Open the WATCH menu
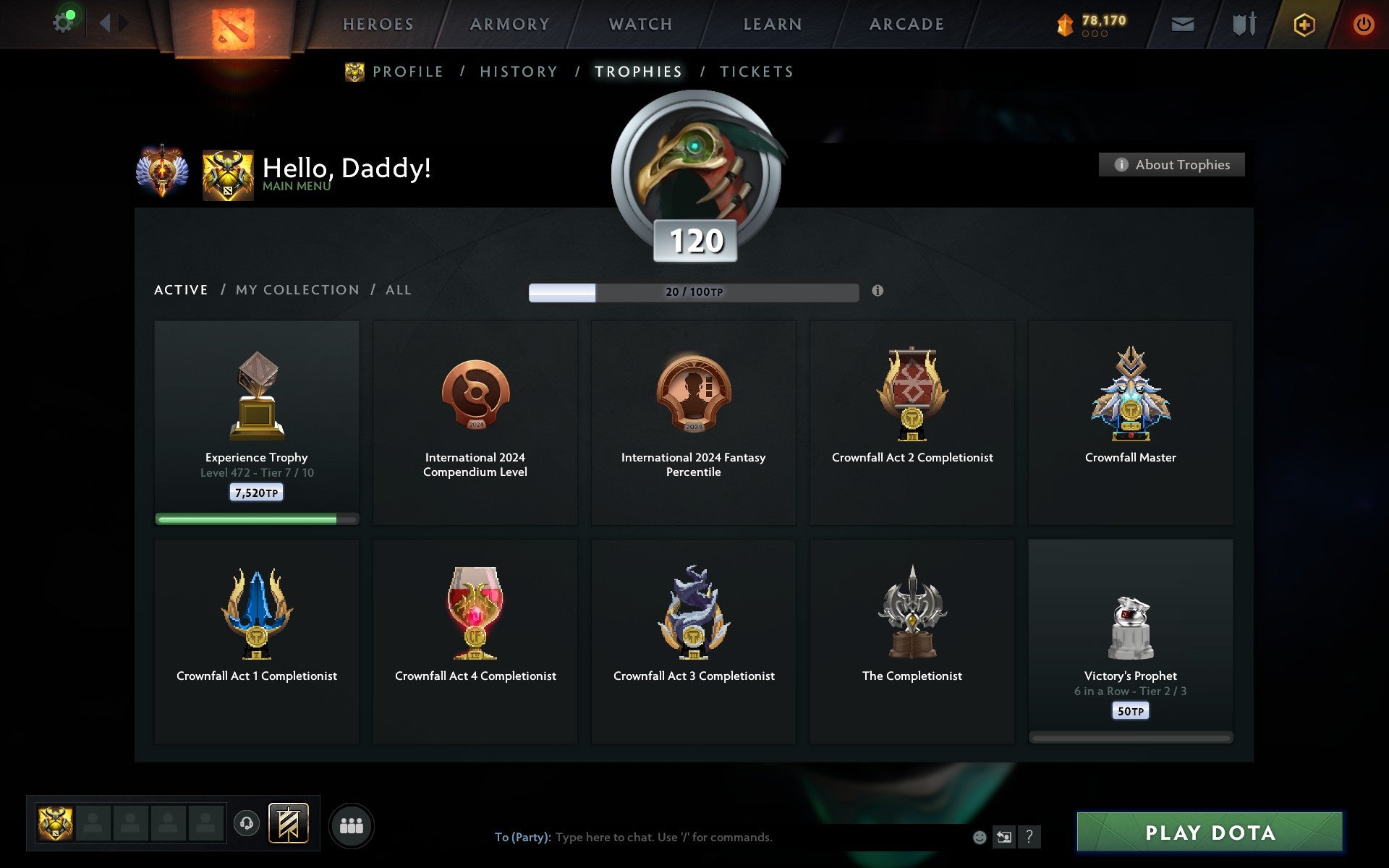 click(x=640, y=23)
